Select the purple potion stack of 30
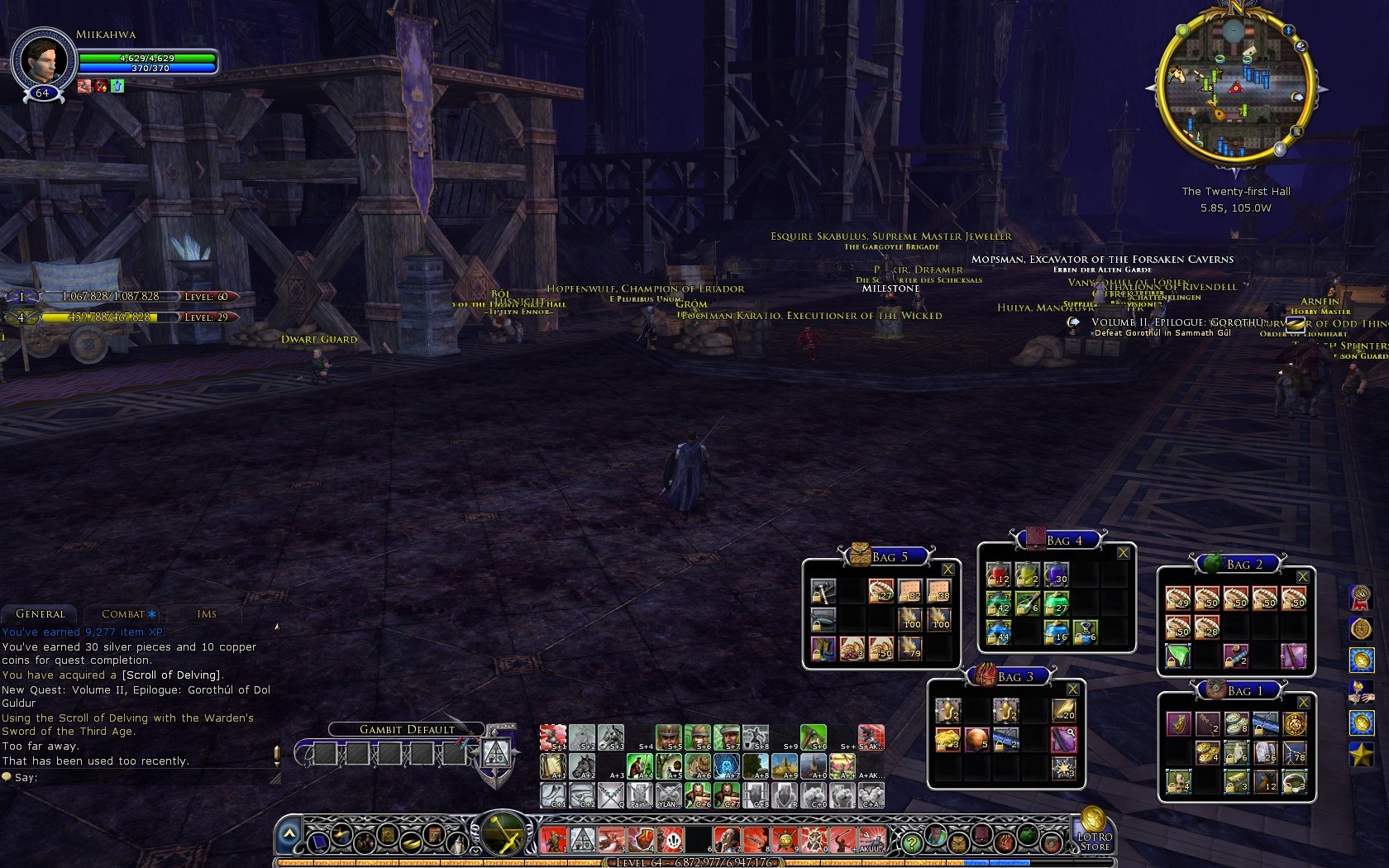 pos(1057,574)
